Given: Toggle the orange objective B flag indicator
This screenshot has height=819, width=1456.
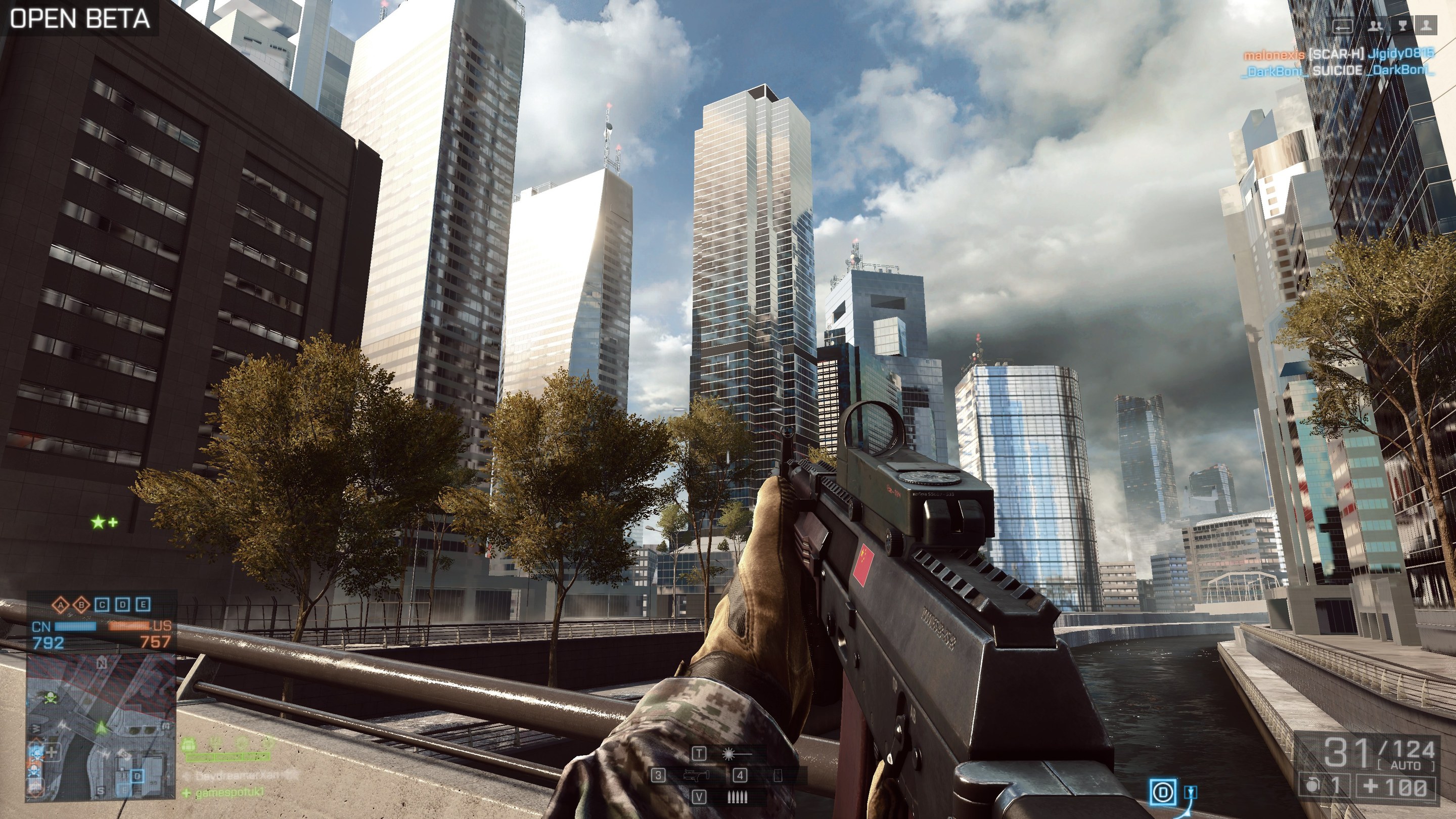Looking at the screenshot, I should click(81, 605).
